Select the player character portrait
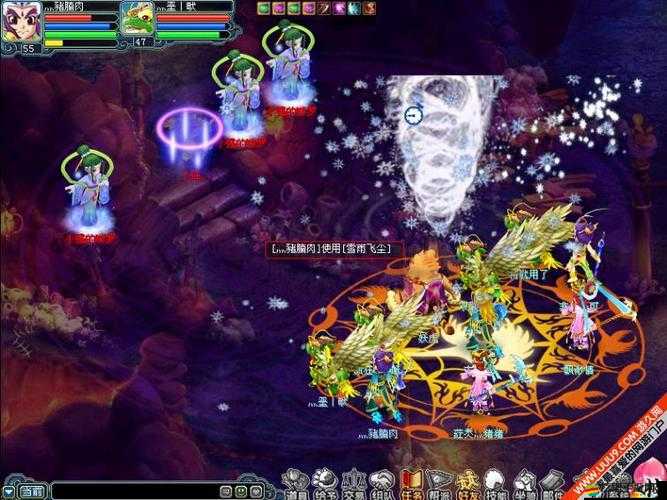This screenshot has height=500, width=667. point(20,22)
